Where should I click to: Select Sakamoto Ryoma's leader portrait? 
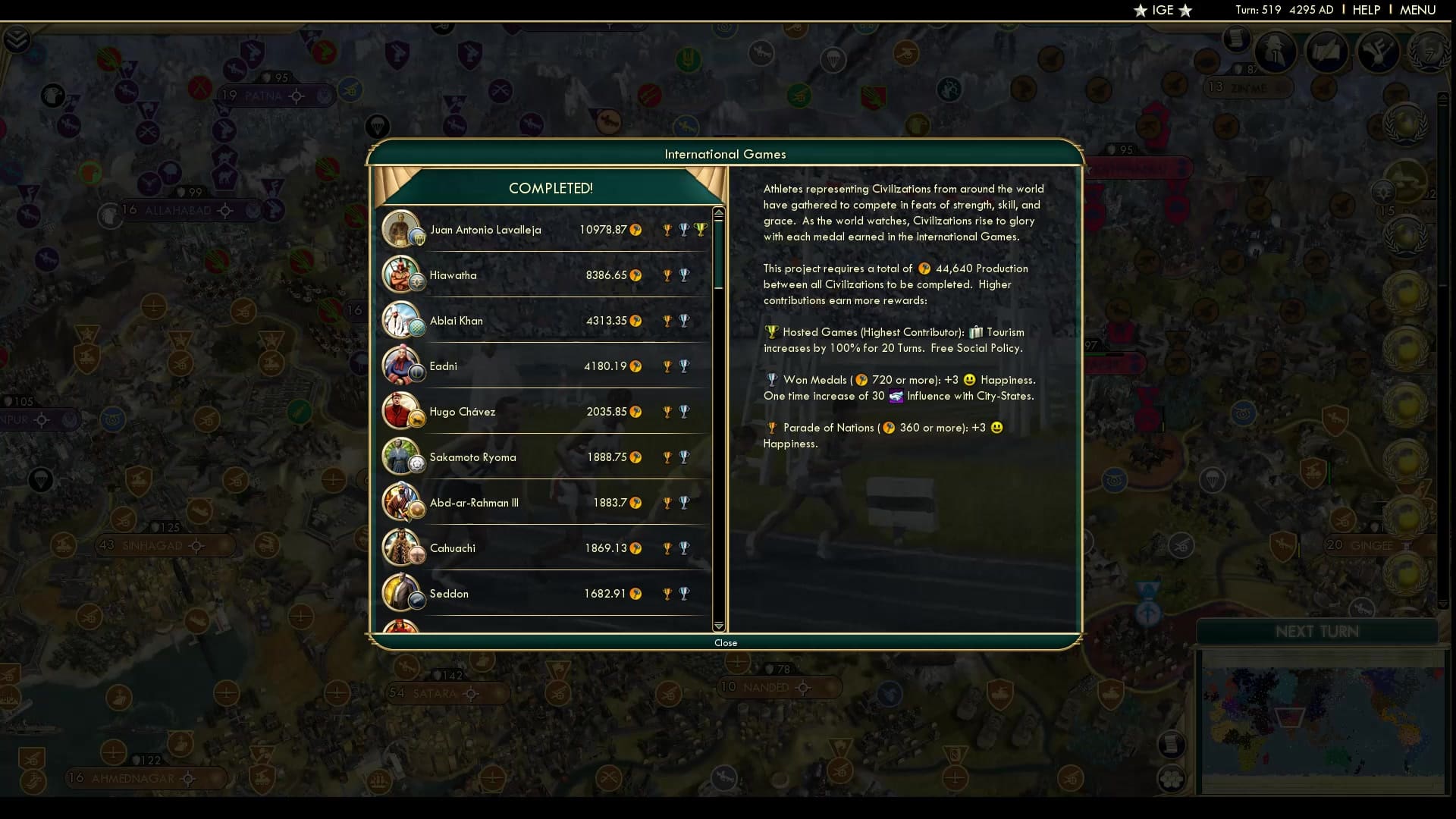point(403,457)
